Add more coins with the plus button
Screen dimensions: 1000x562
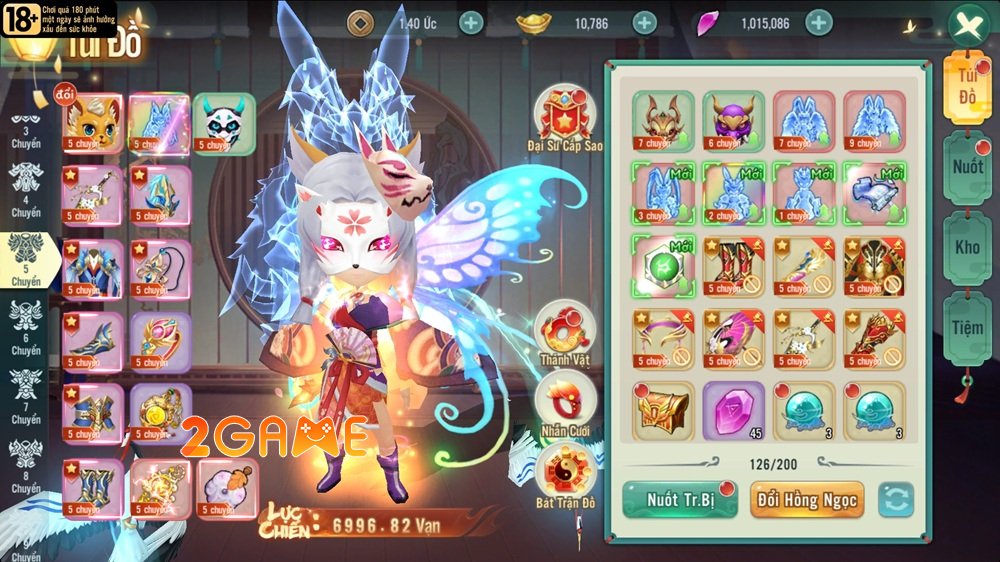pyautogui.click(x=471, y=23)
